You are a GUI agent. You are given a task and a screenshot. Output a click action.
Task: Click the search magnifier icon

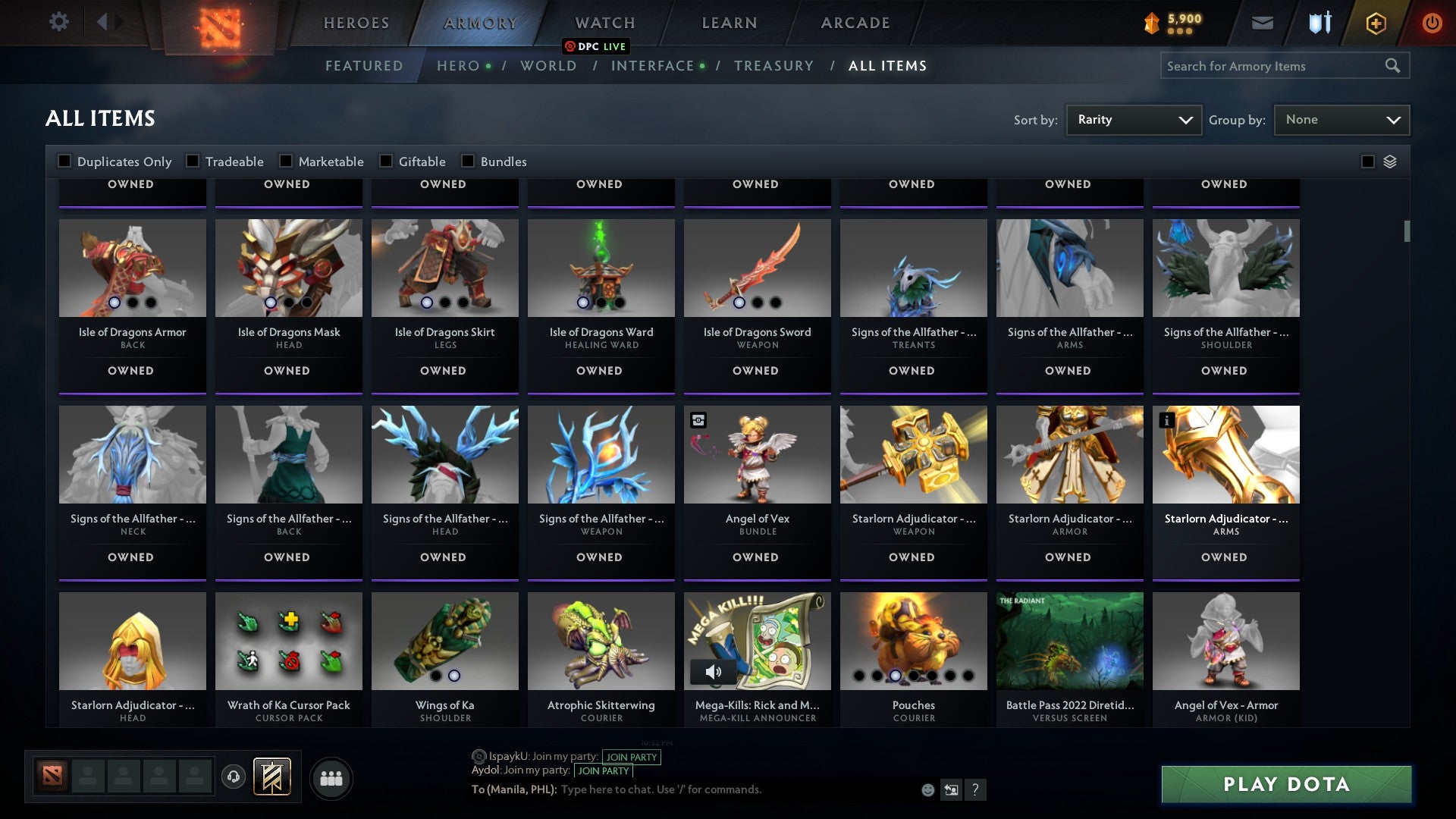pyautogui.click(x=1394, y=65)
